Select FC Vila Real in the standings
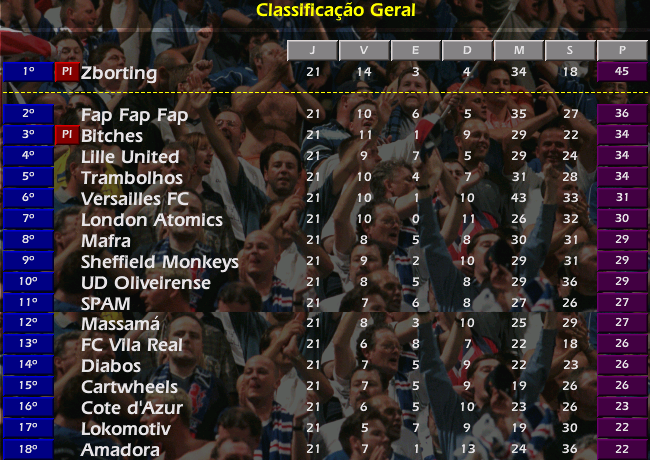This screenshot has width=650, height=460. coord(131,345)
